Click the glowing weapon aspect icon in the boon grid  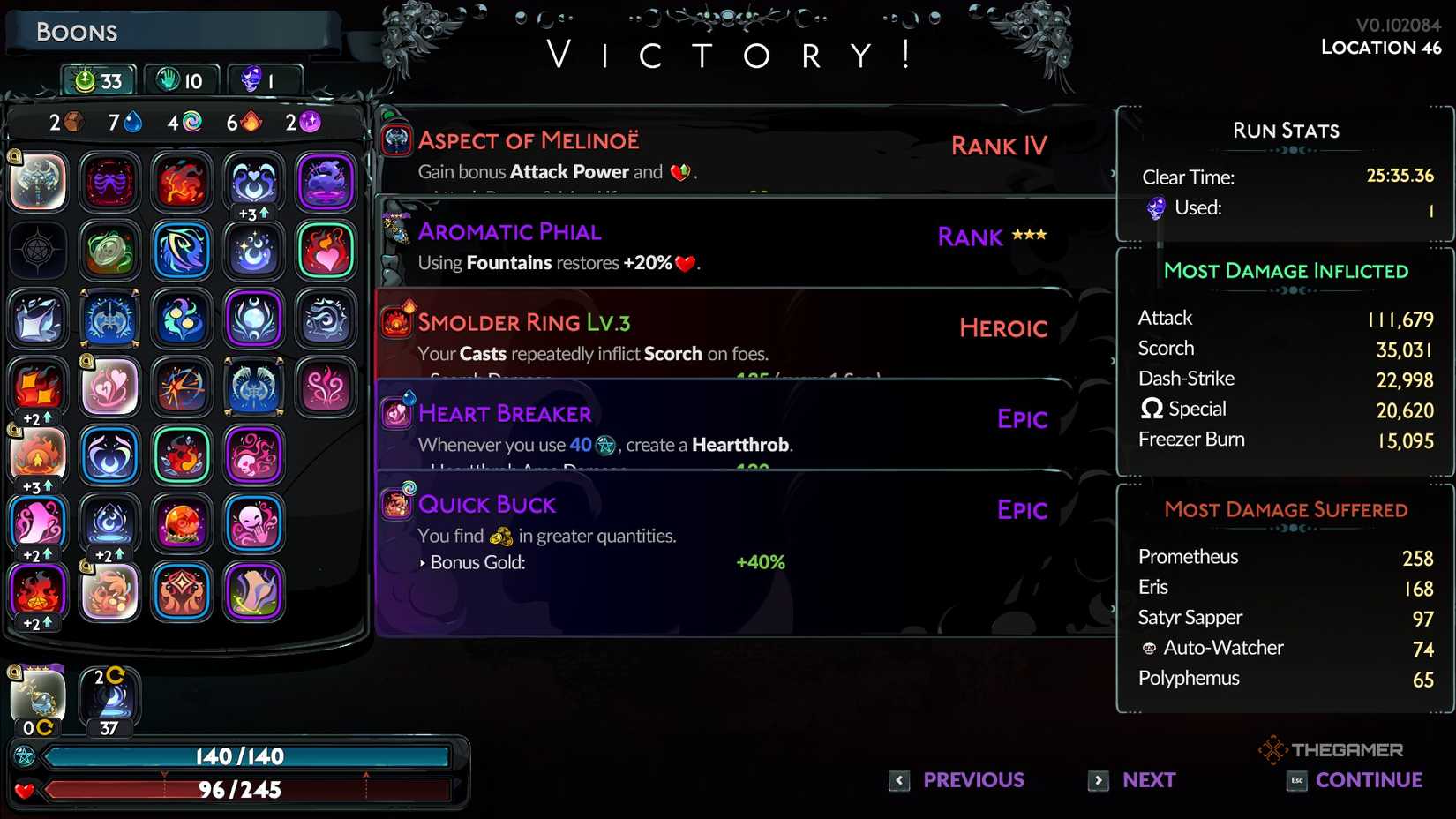[37, 183]
